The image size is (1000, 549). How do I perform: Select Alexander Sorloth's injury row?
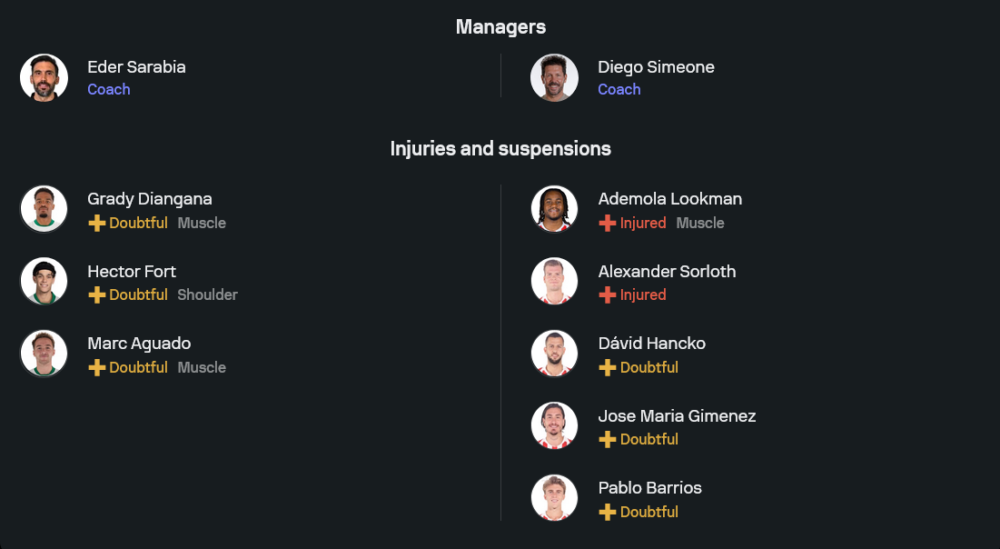coord(666,271)
